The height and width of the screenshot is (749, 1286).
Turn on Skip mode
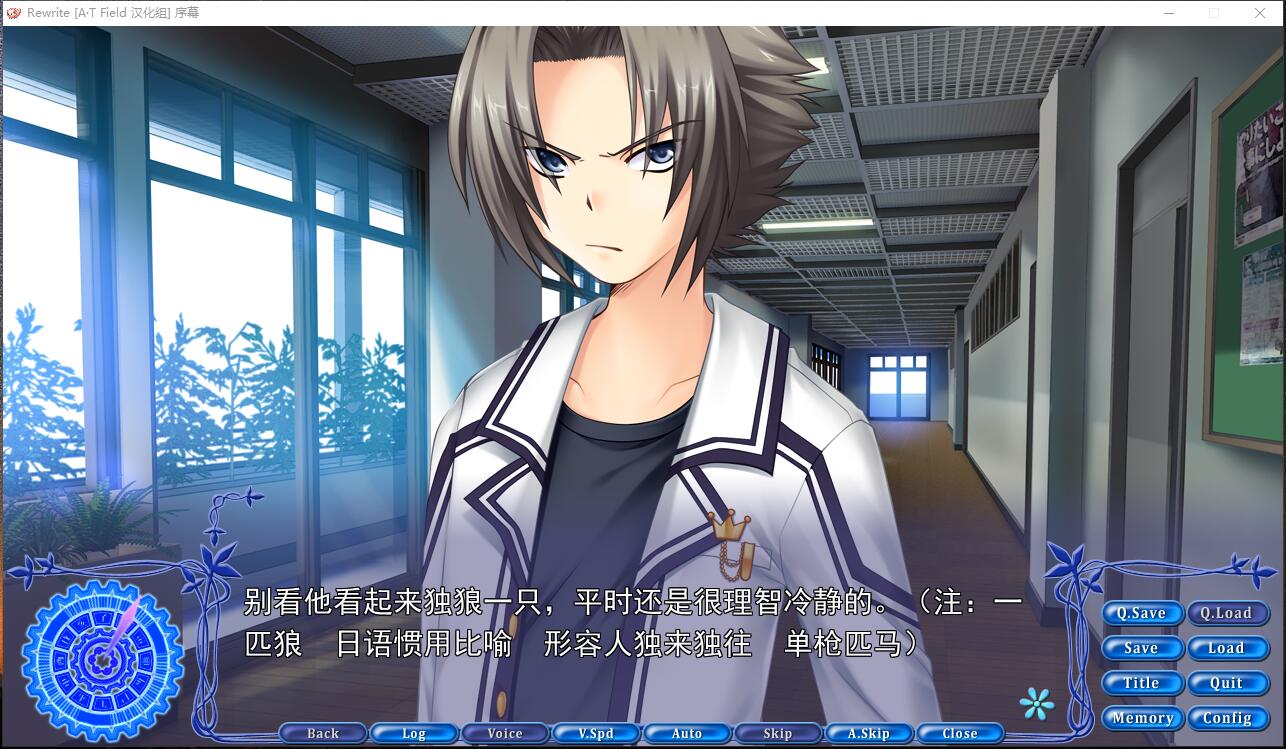(778, 733)
